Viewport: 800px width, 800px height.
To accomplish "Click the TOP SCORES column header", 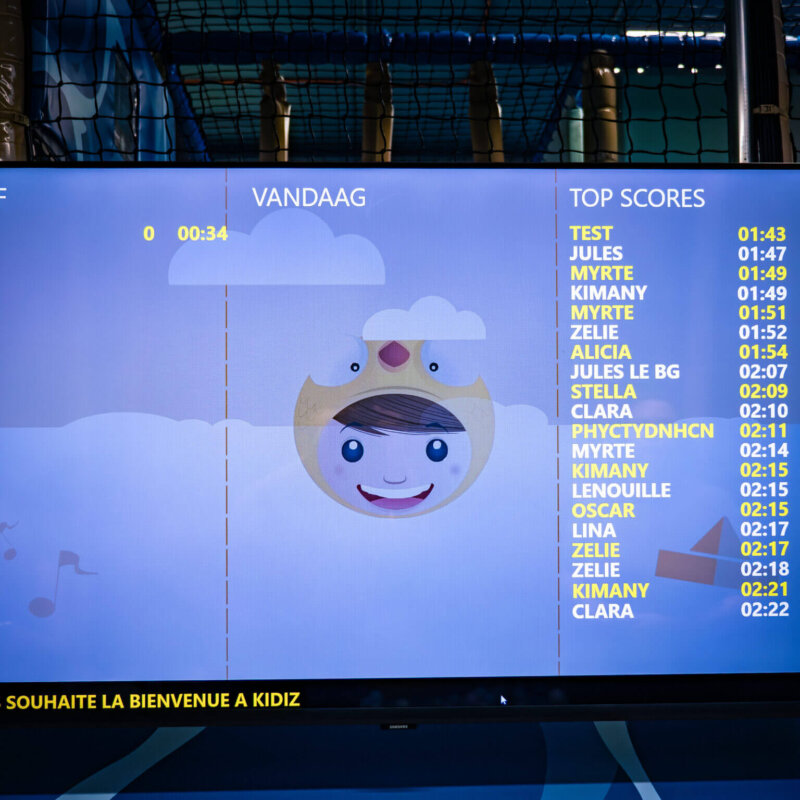I will tap(637, 198).
